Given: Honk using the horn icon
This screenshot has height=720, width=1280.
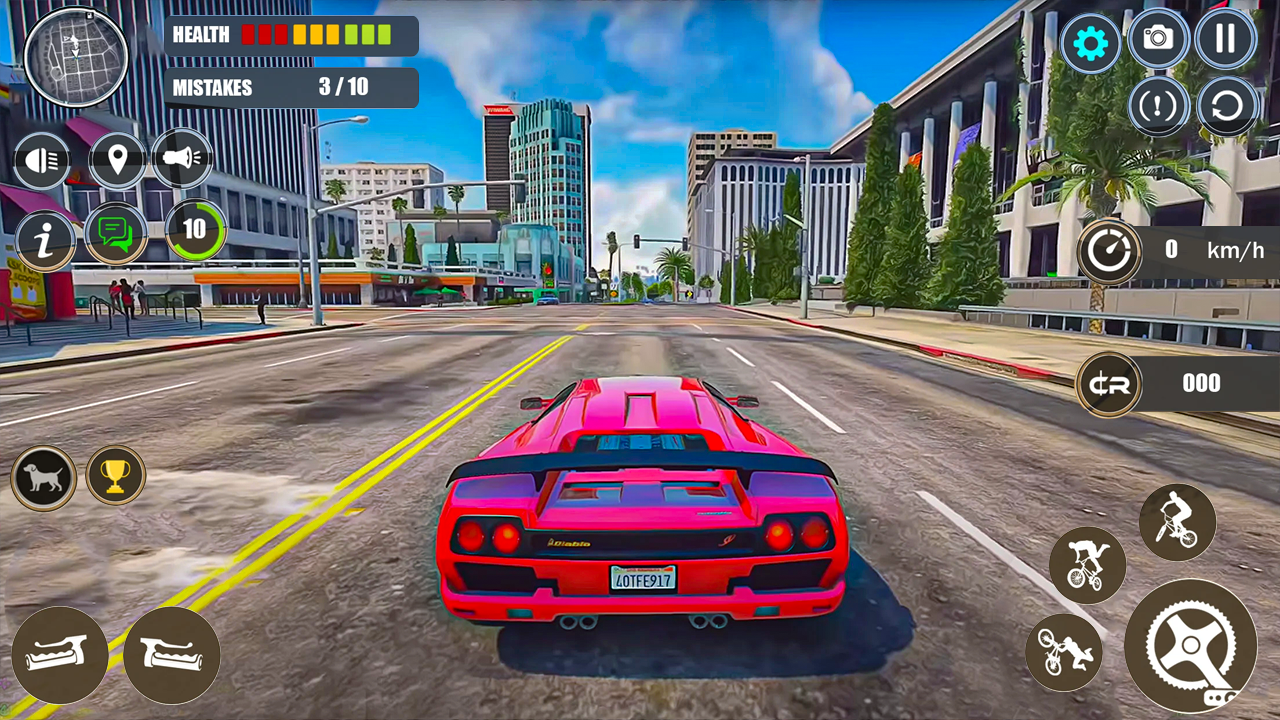Looking at the screenshot, I should (x=182, y=160).
